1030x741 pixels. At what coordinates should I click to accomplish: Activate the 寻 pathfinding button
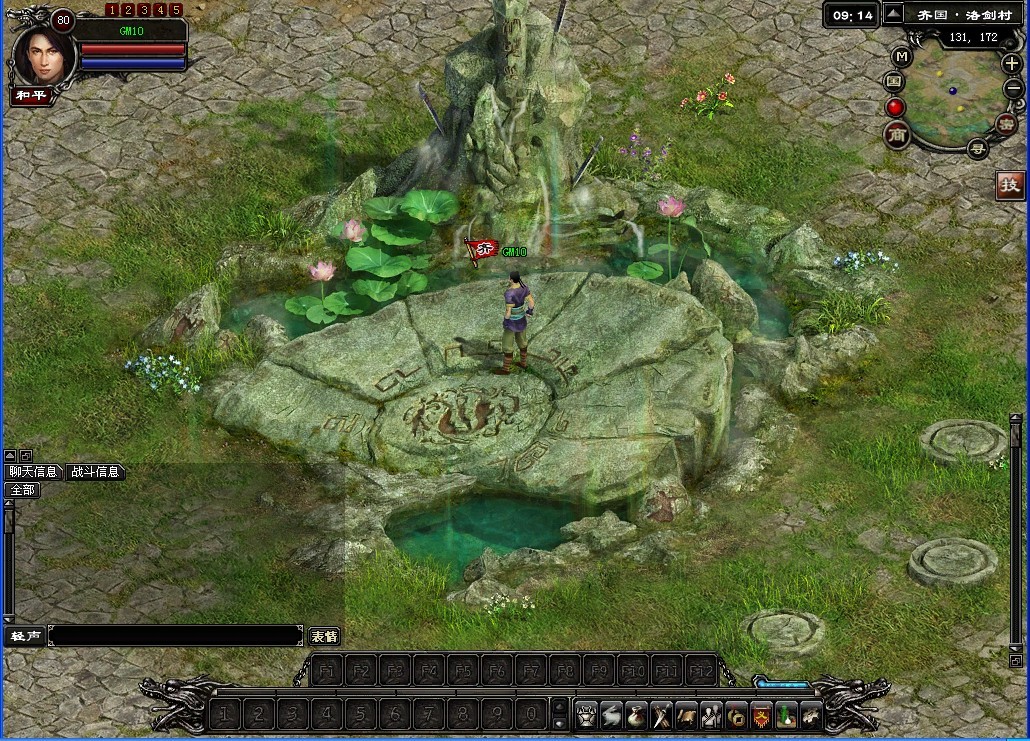pos(978,149)
